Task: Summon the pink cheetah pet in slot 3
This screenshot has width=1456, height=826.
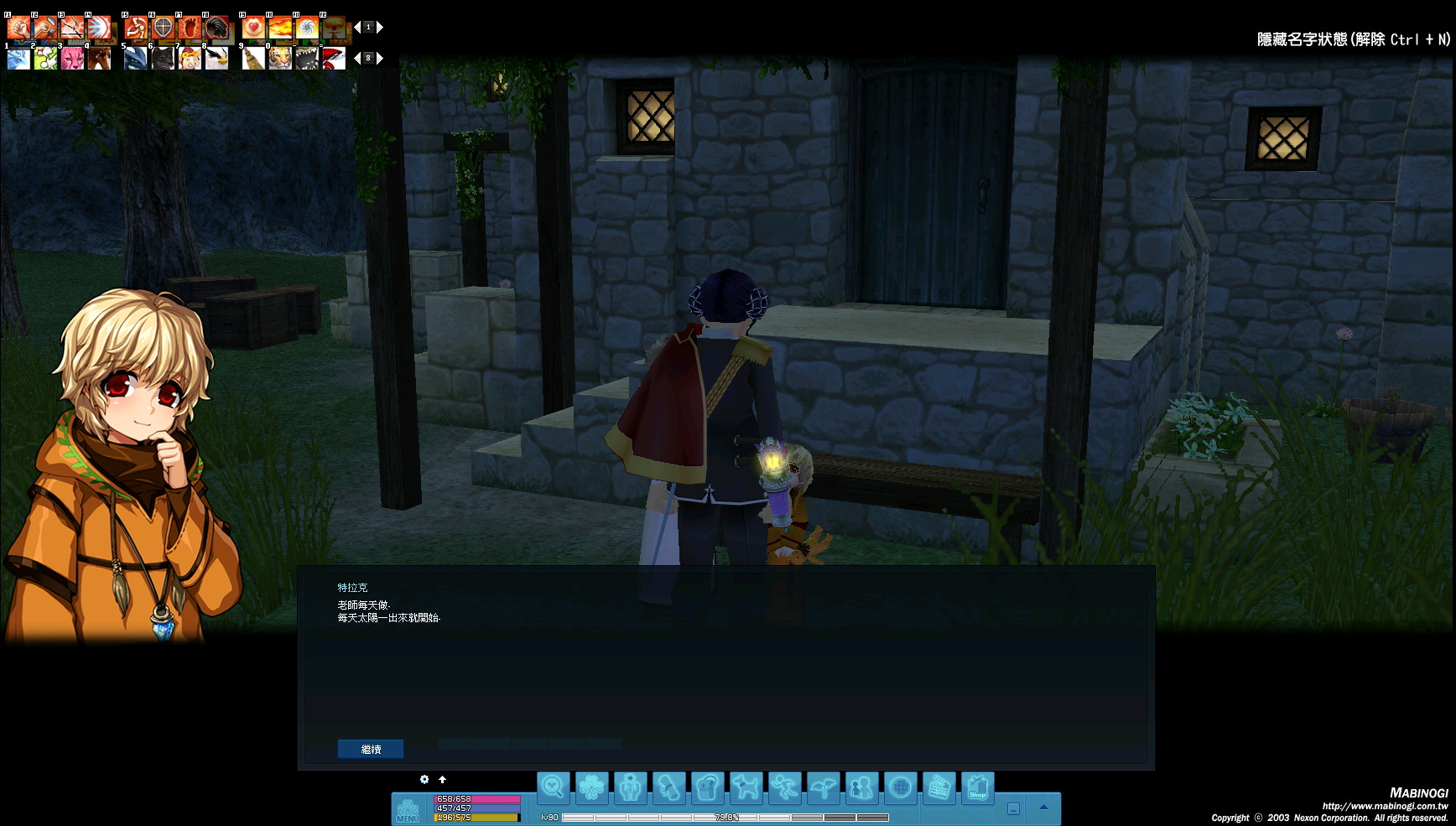Action: tap(72, 58)
